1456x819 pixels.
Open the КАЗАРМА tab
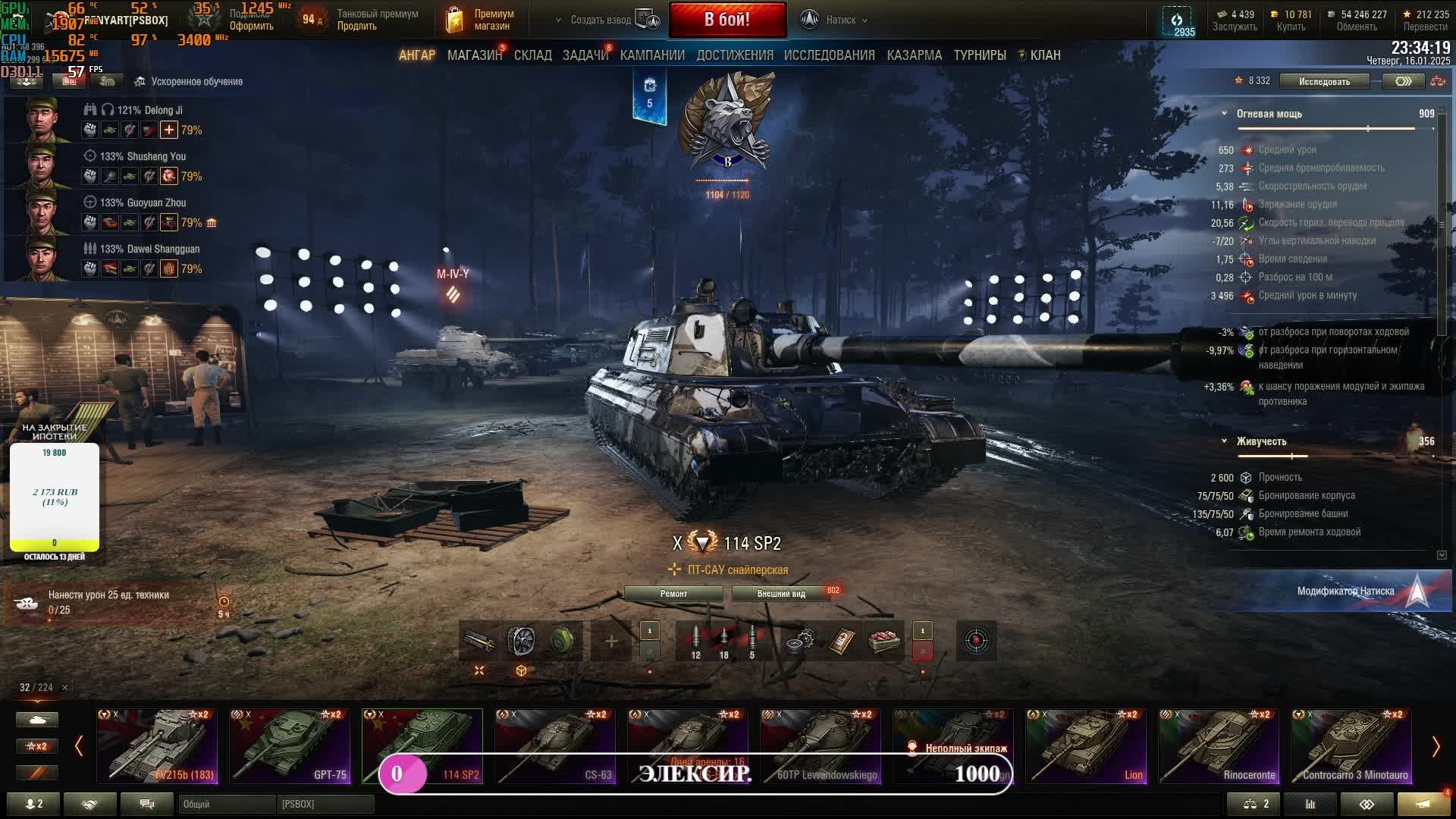coord(914,55)
